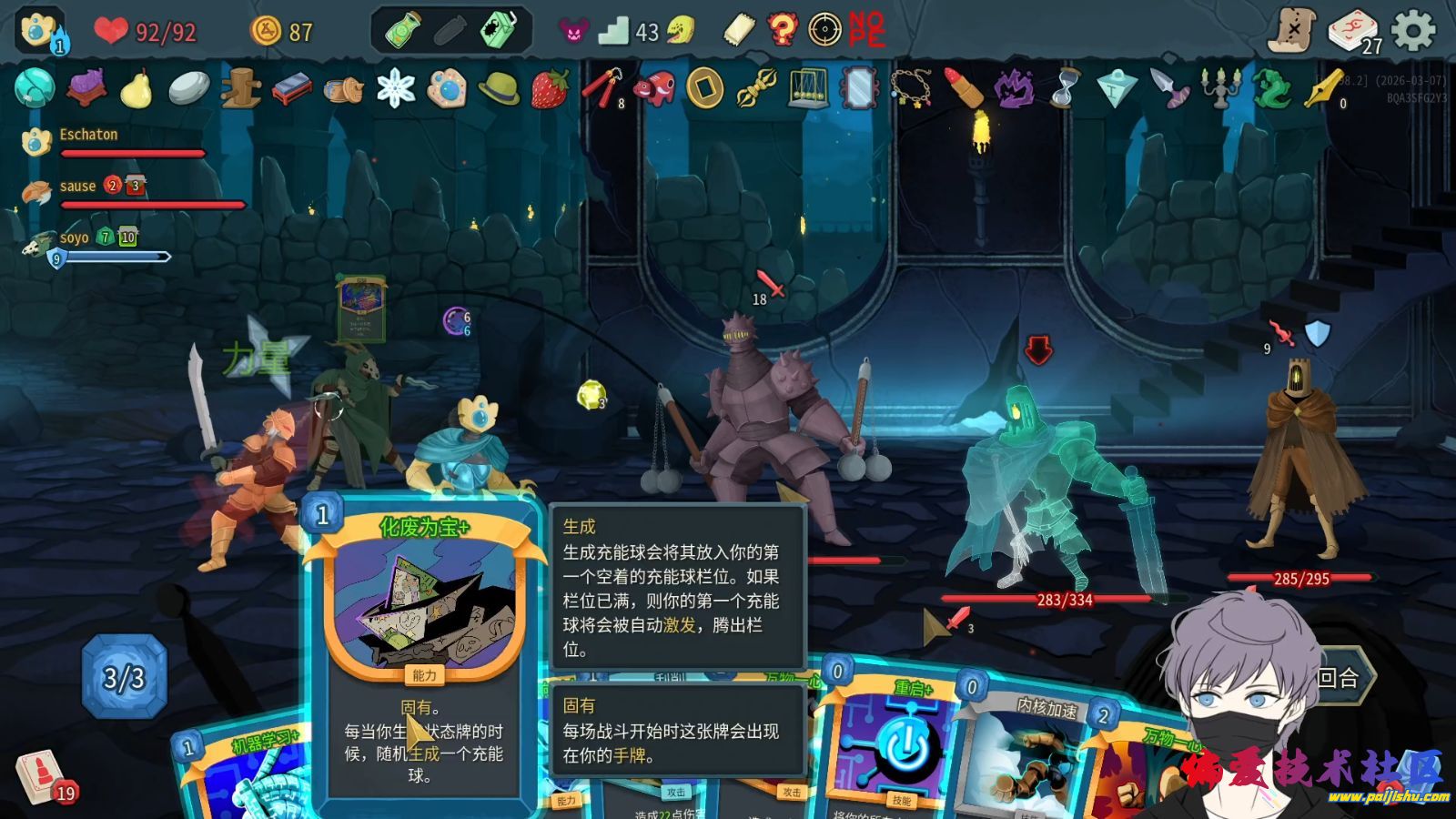Open the settings gear menu
This screenshot has width=1456, height=819.
1413,32
